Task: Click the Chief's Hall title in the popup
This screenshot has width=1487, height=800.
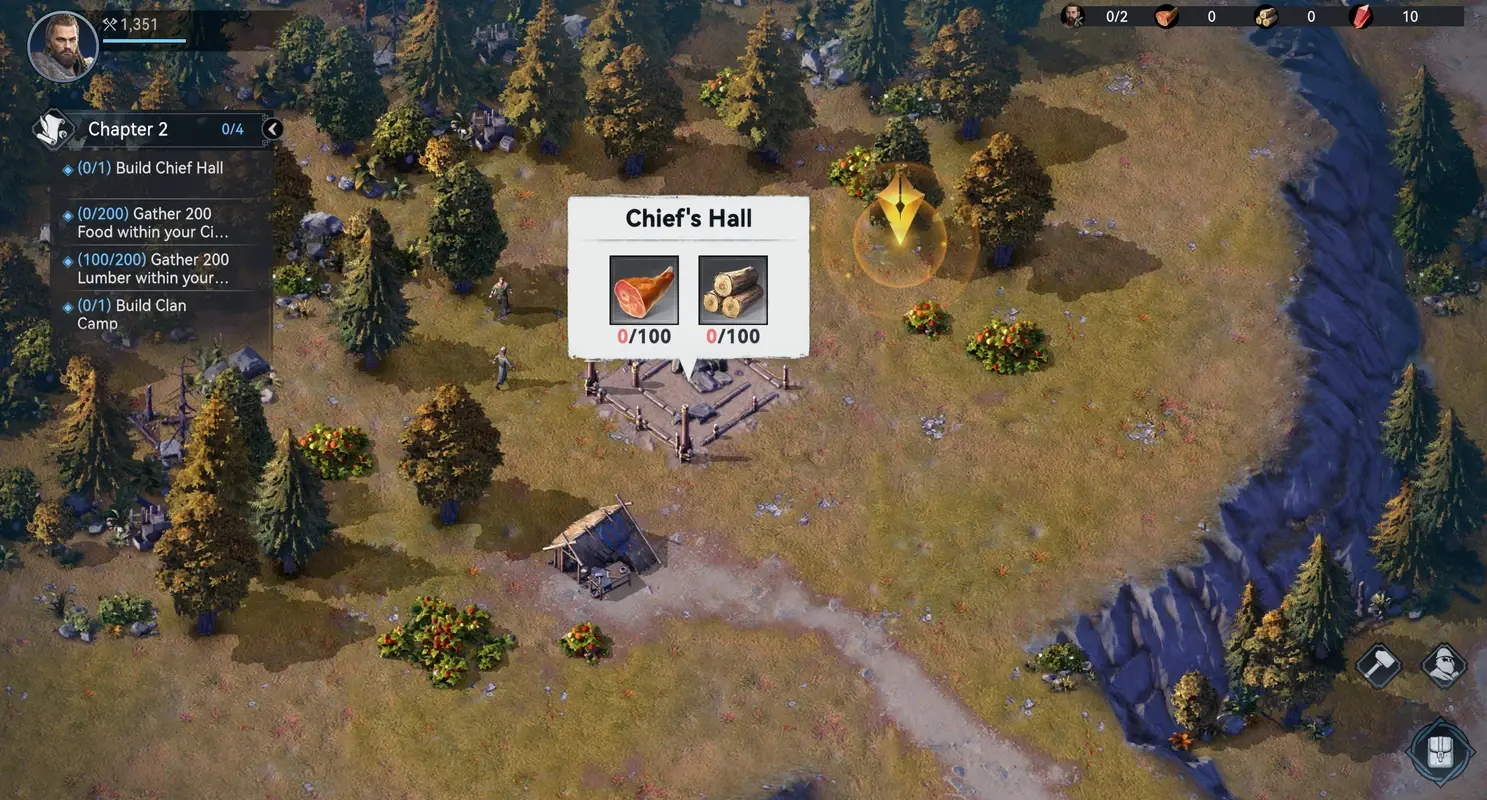Action: (x=688, y=218)
